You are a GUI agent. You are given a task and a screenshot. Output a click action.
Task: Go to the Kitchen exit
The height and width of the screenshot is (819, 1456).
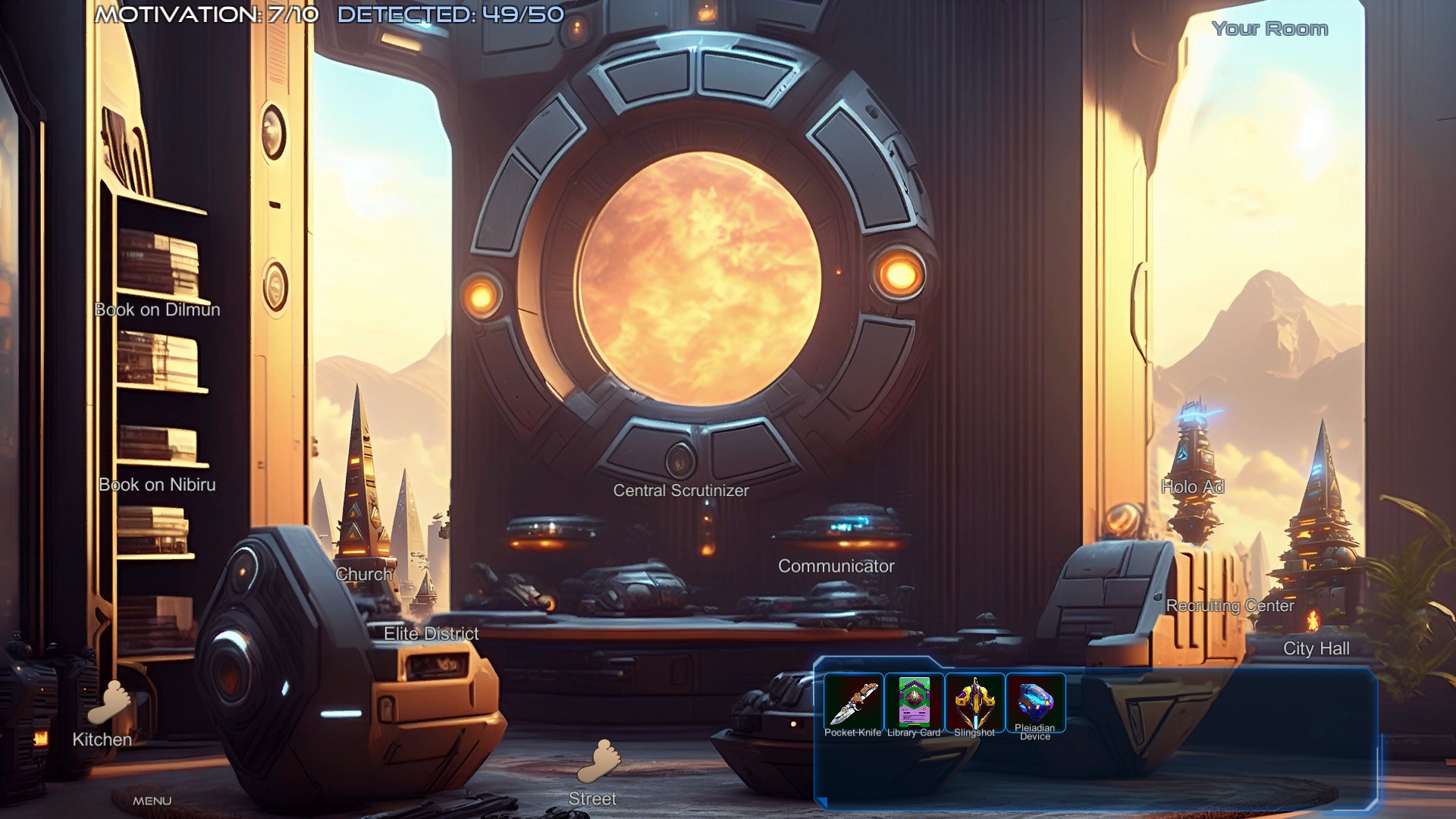click(105, 717)
